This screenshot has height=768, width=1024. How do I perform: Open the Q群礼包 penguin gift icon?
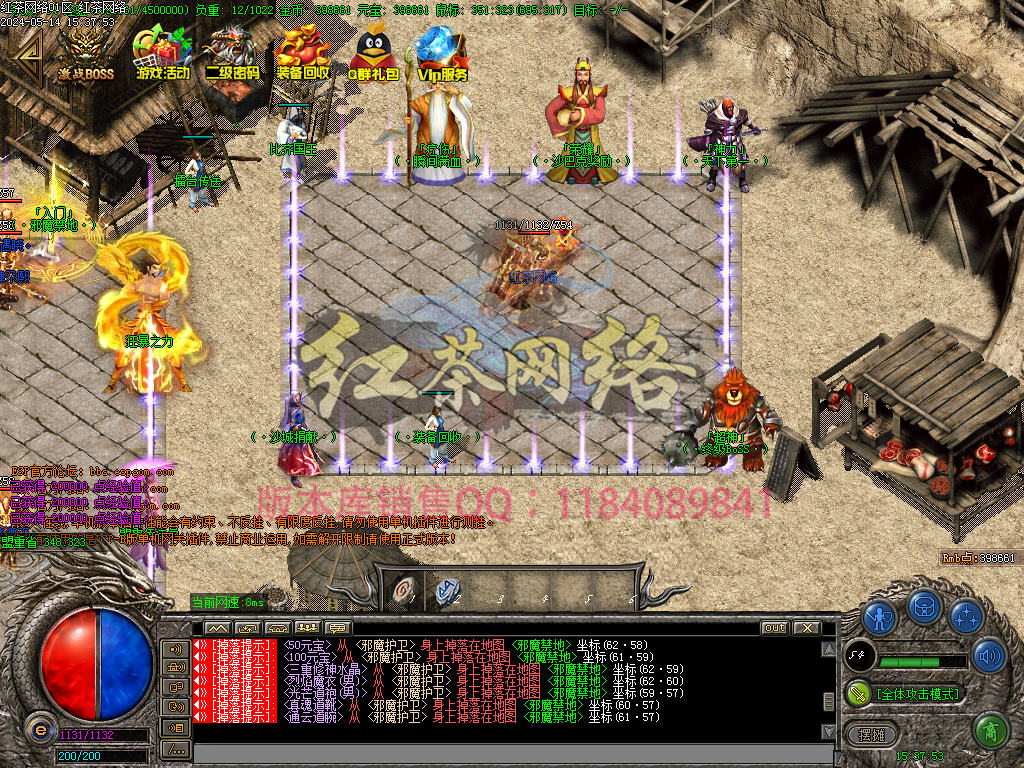pyautogui.click(x=372, y=53)
